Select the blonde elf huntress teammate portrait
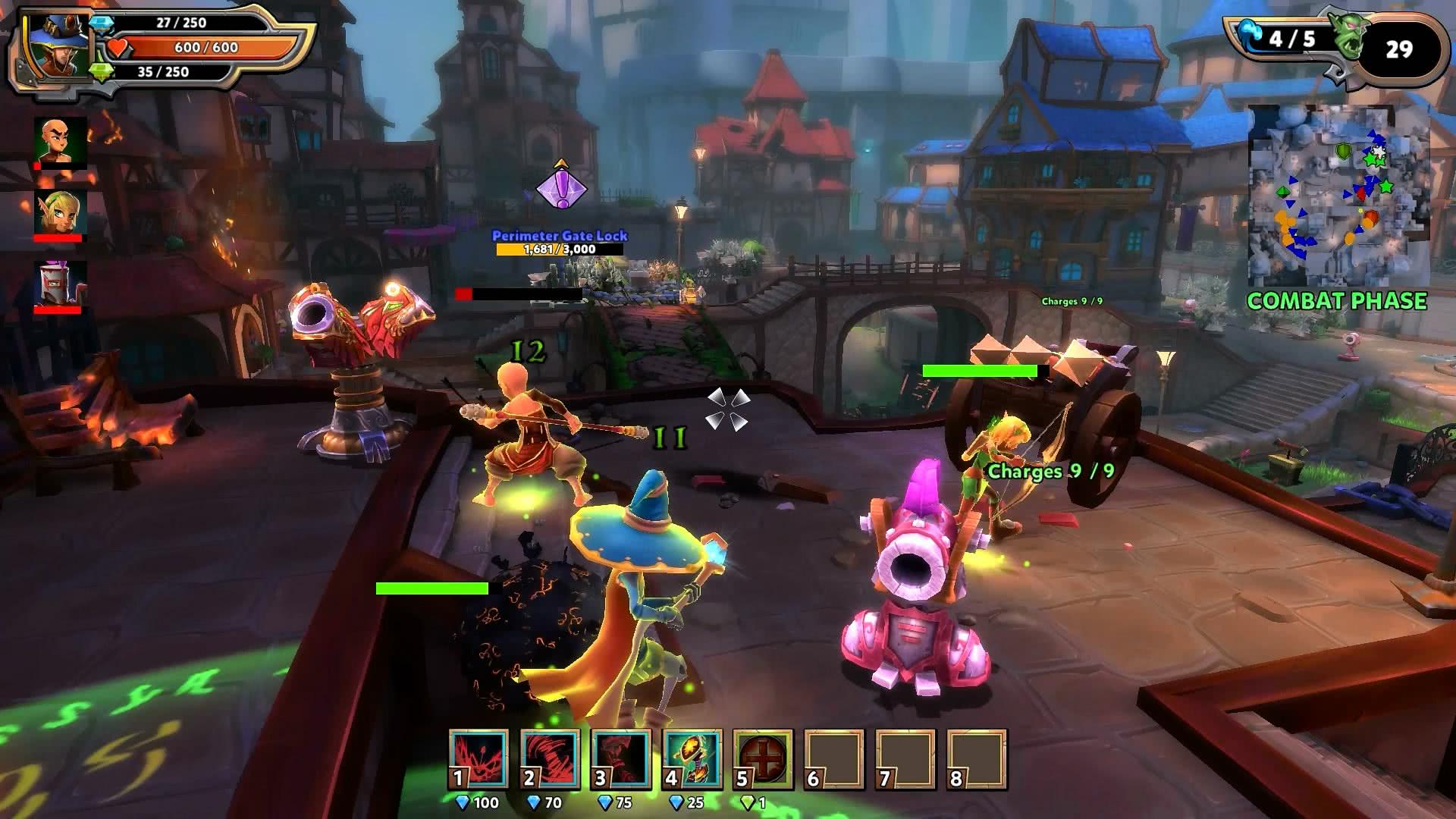This screenshot has height=819, width=1456. click(60, 214)
